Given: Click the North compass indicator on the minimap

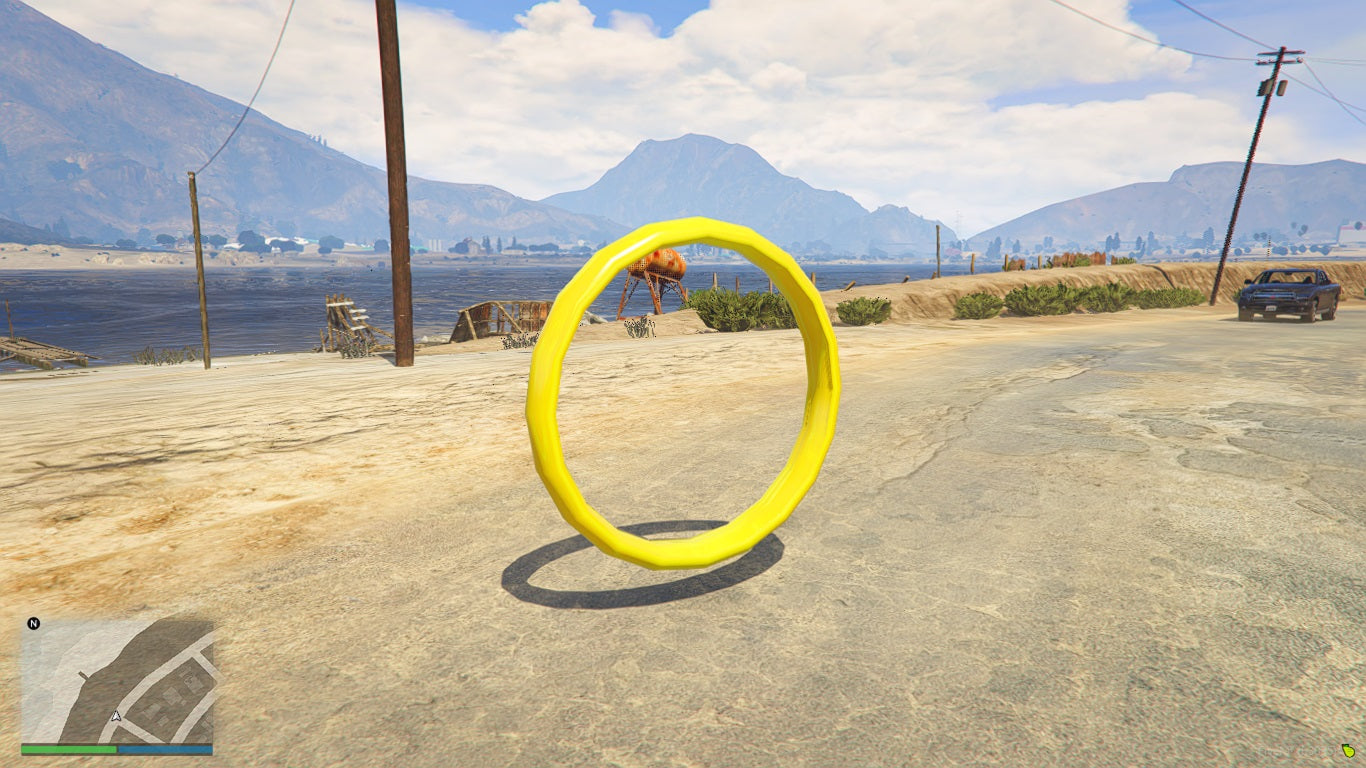Looking at the screenshot, I should tap(33, 625).
